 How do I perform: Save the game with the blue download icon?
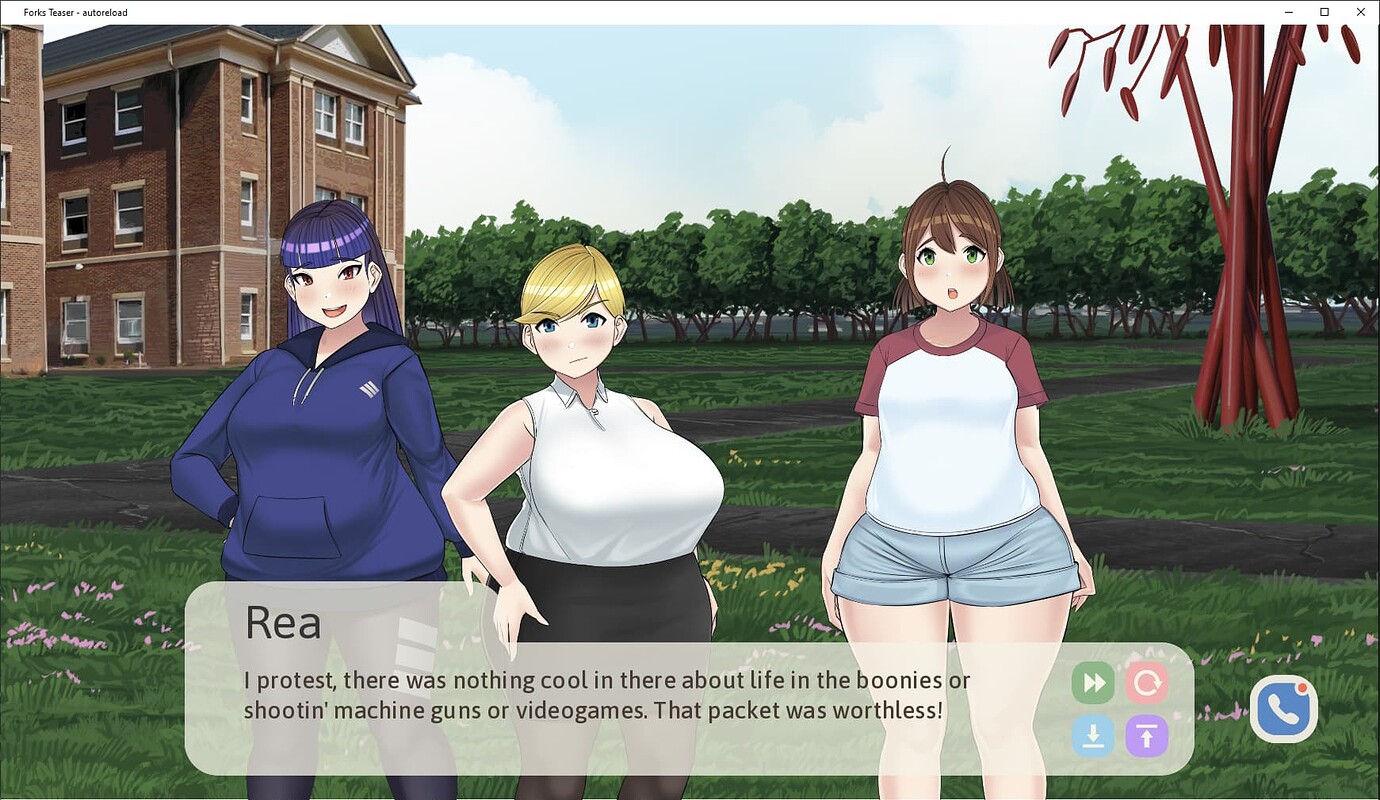pyautogui.click(x=1093, y=736)
